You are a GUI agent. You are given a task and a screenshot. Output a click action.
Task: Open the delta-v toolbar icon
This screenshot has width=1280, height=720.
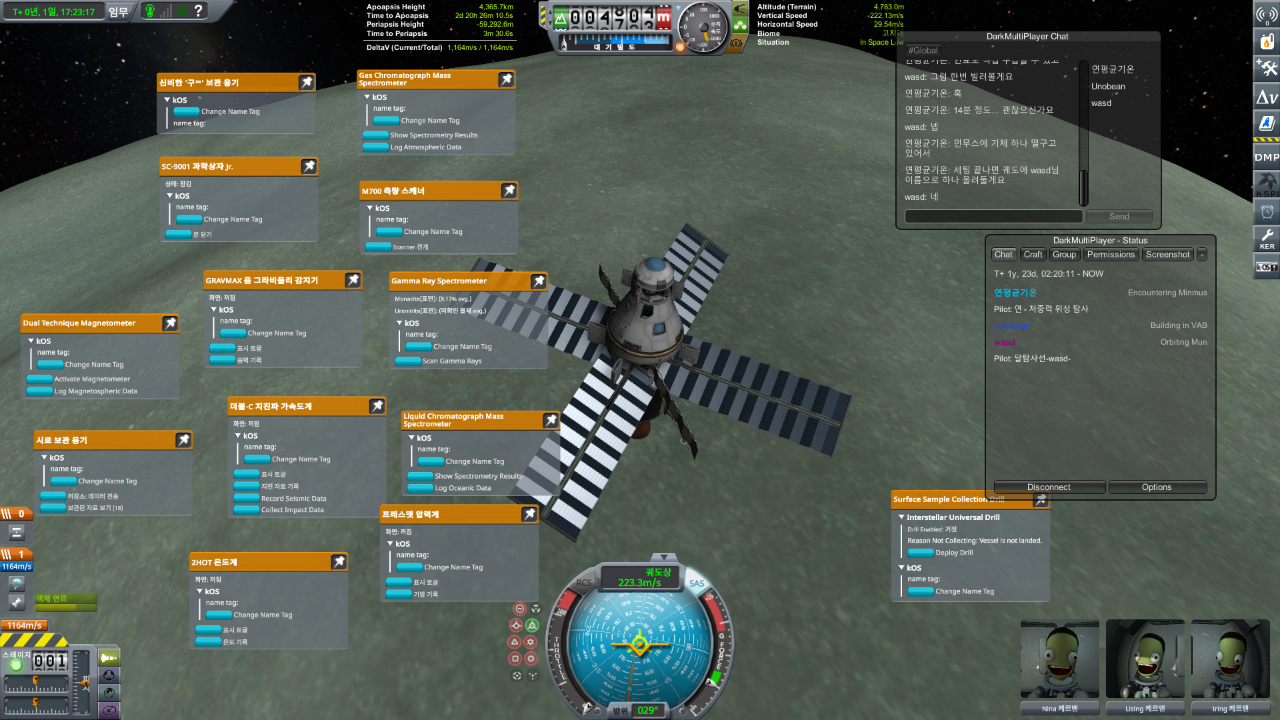[x=1266, y=96]
